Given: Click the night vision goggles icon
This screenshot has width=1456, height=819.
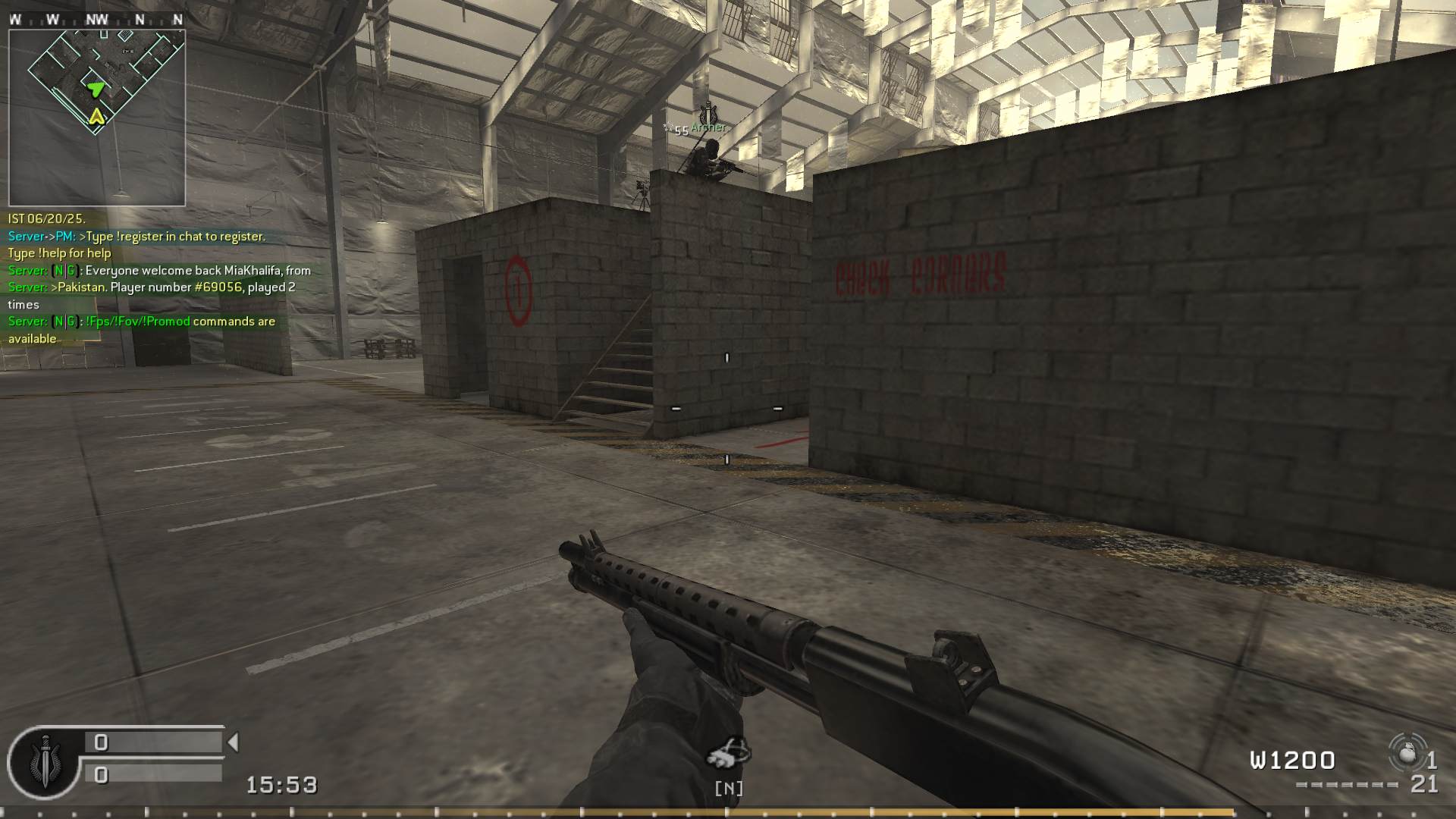Looking at the screenshot, I should (x=728, y=753).
